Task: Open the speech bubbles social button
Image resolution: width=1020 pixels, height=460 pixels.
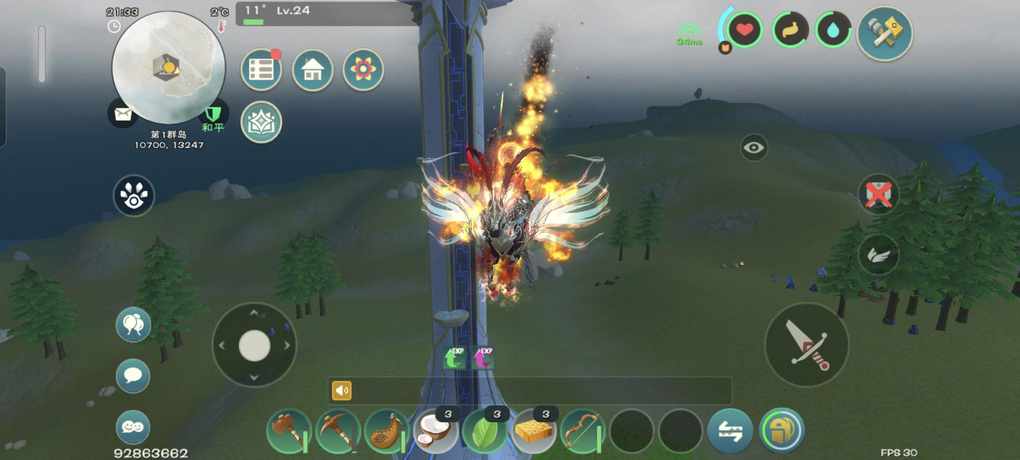Action: [133, 325]
